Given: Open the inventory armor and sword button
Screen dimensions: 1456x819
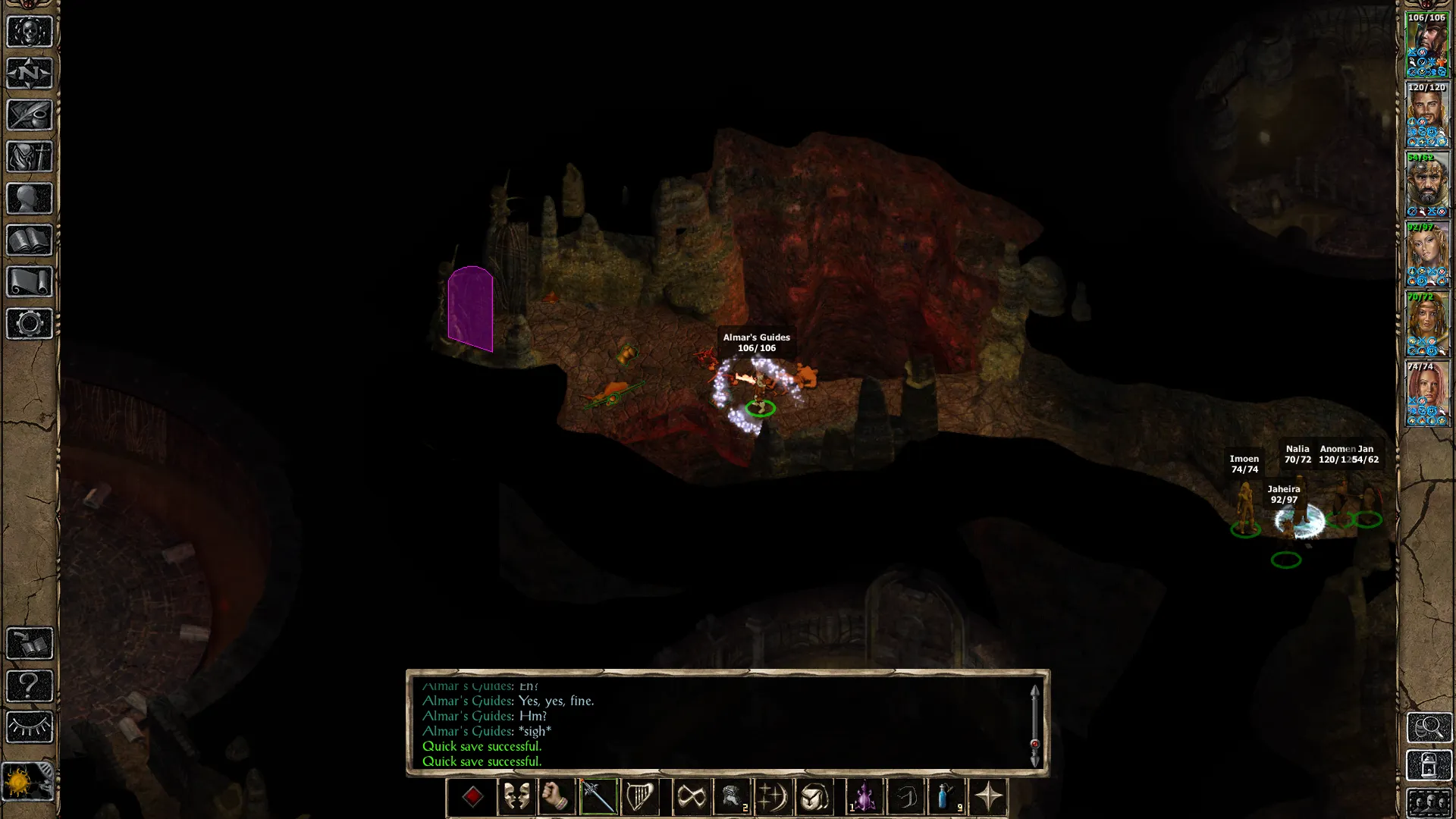Looking at the screenshot, I should point(30,157).
